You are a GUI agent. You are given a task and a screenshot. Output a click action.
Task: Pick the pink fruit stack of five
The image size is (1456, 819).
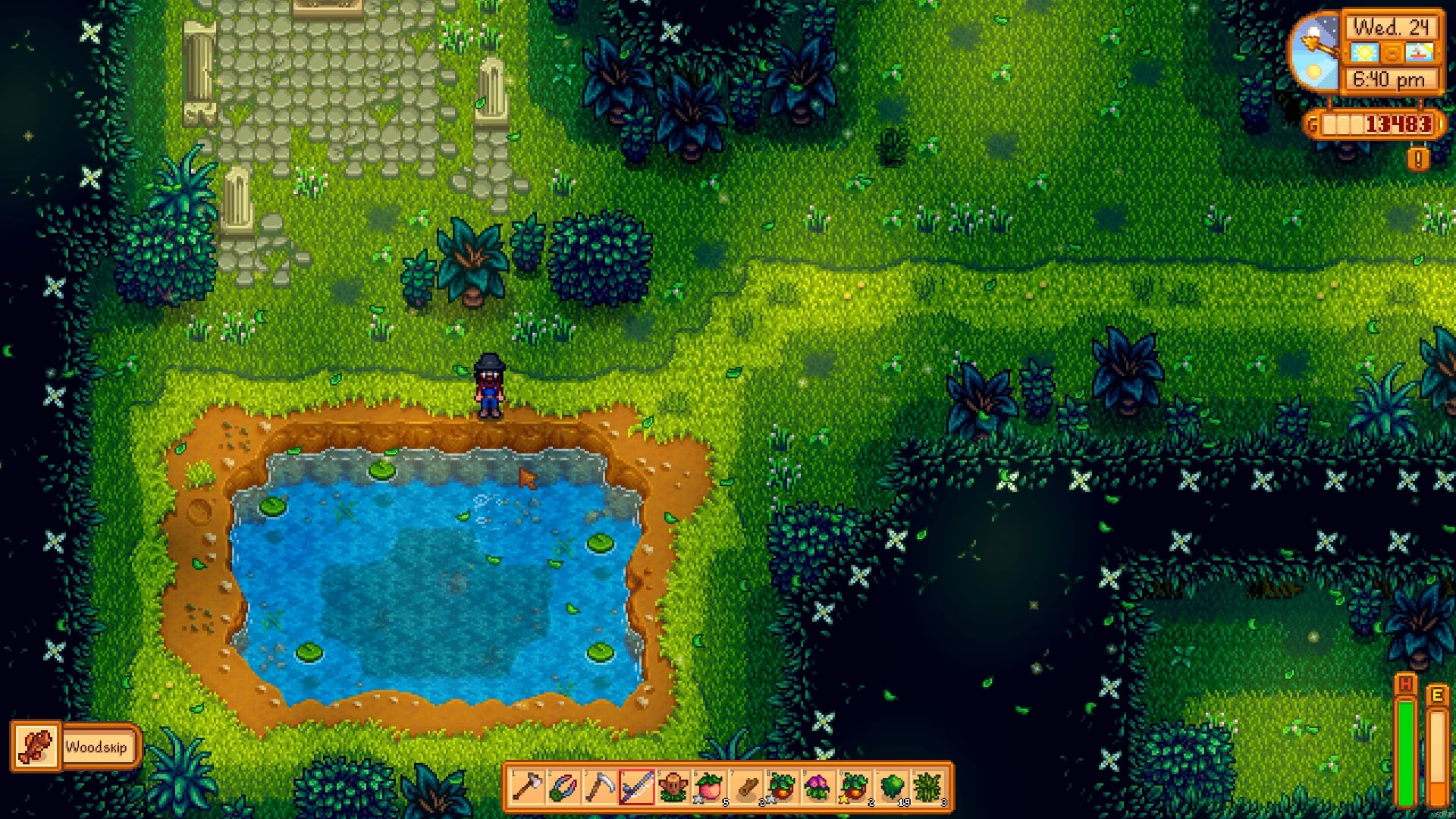pos(709,788)
